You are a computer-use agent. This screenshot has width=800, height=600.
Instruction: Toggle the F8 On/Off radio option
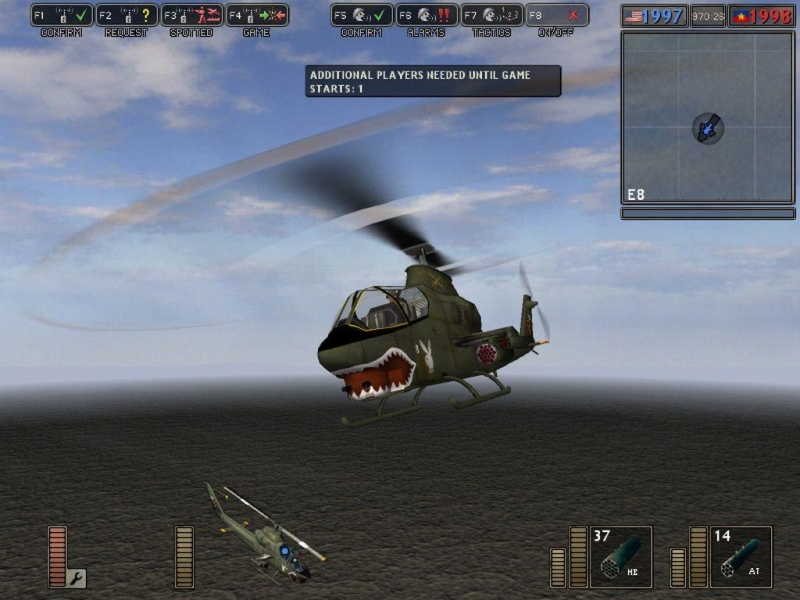[x=557, y=15]
